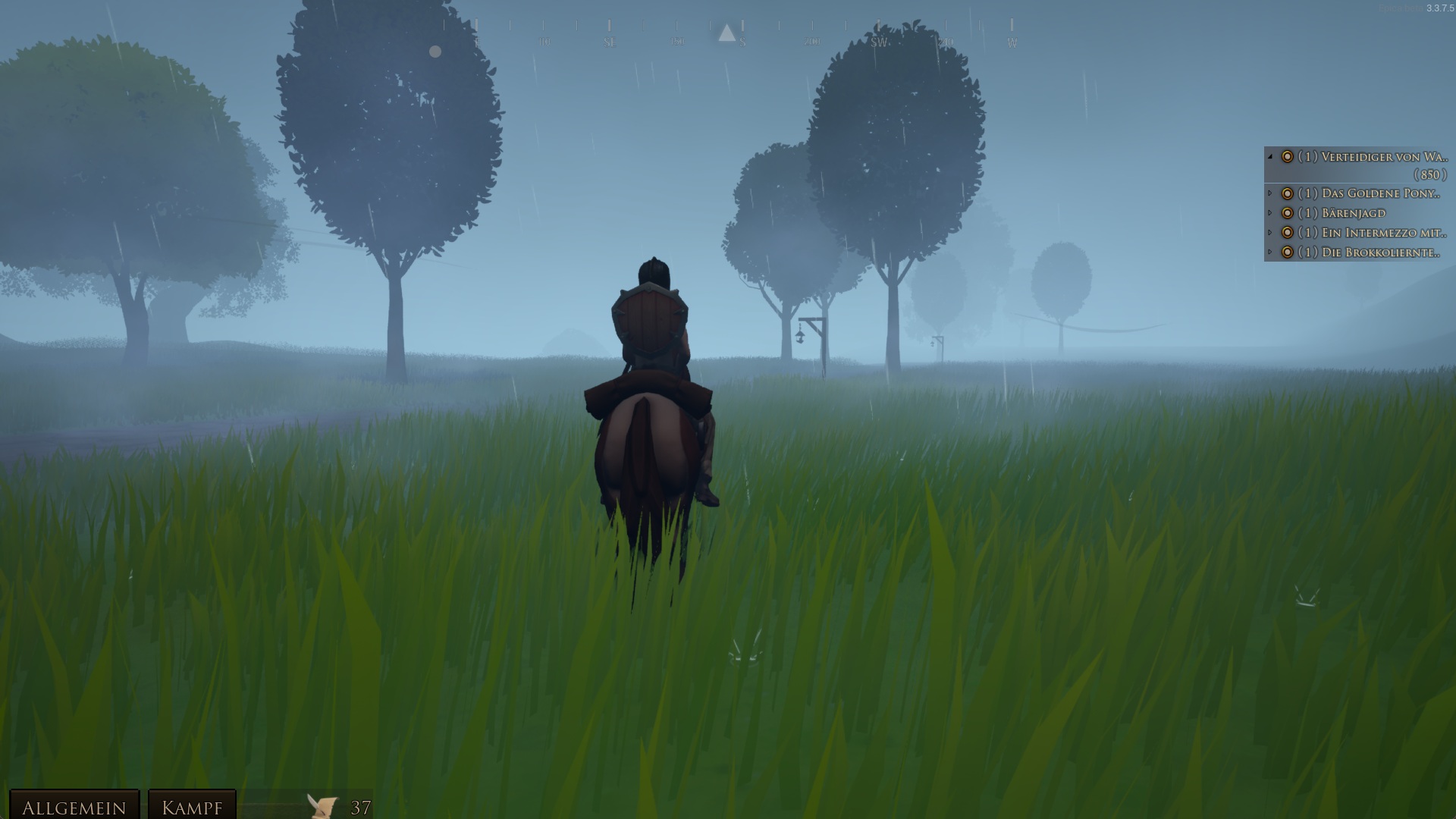Click the Bärenjagd quest title text

(x=1354, y=213)
